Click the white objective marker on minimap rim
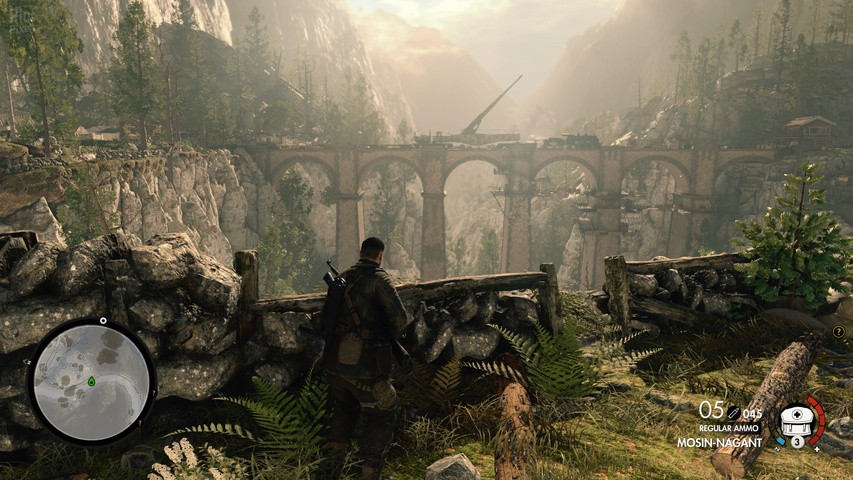 click(x=103, y=322)
